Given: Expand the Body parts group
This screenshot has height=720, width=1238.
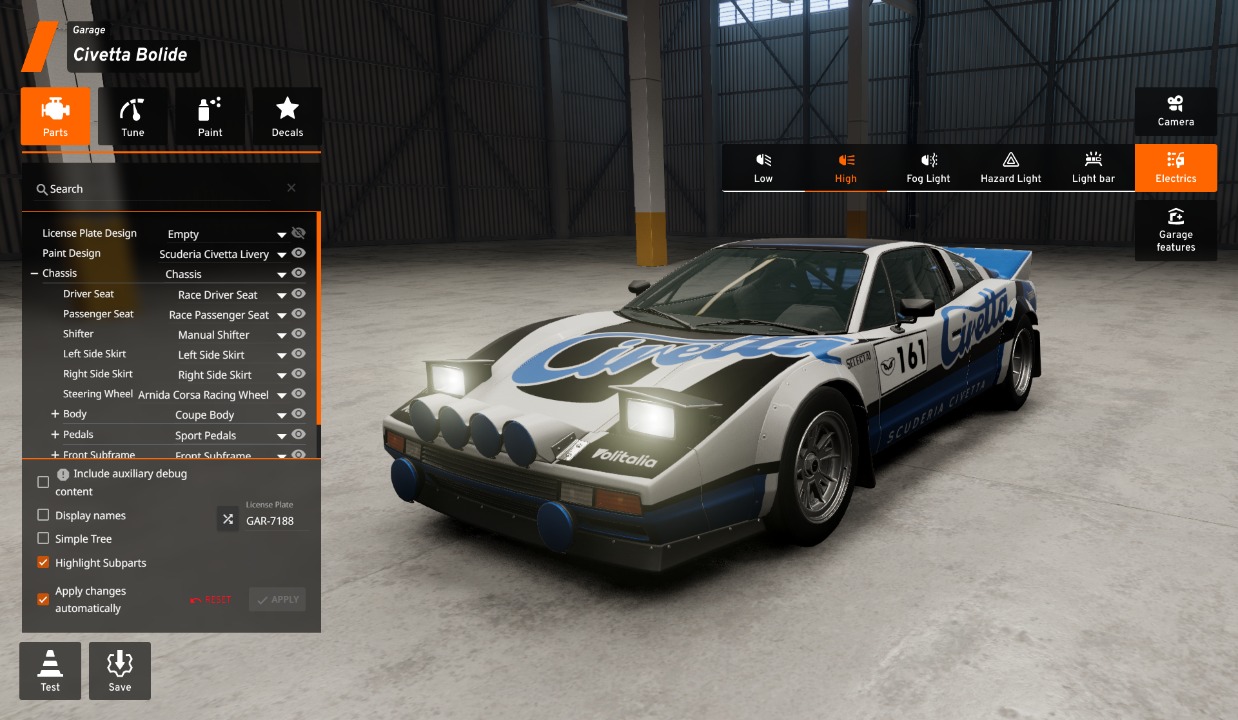Looking at the screenshot, I should pyautogui.click(x=55, y=414).
